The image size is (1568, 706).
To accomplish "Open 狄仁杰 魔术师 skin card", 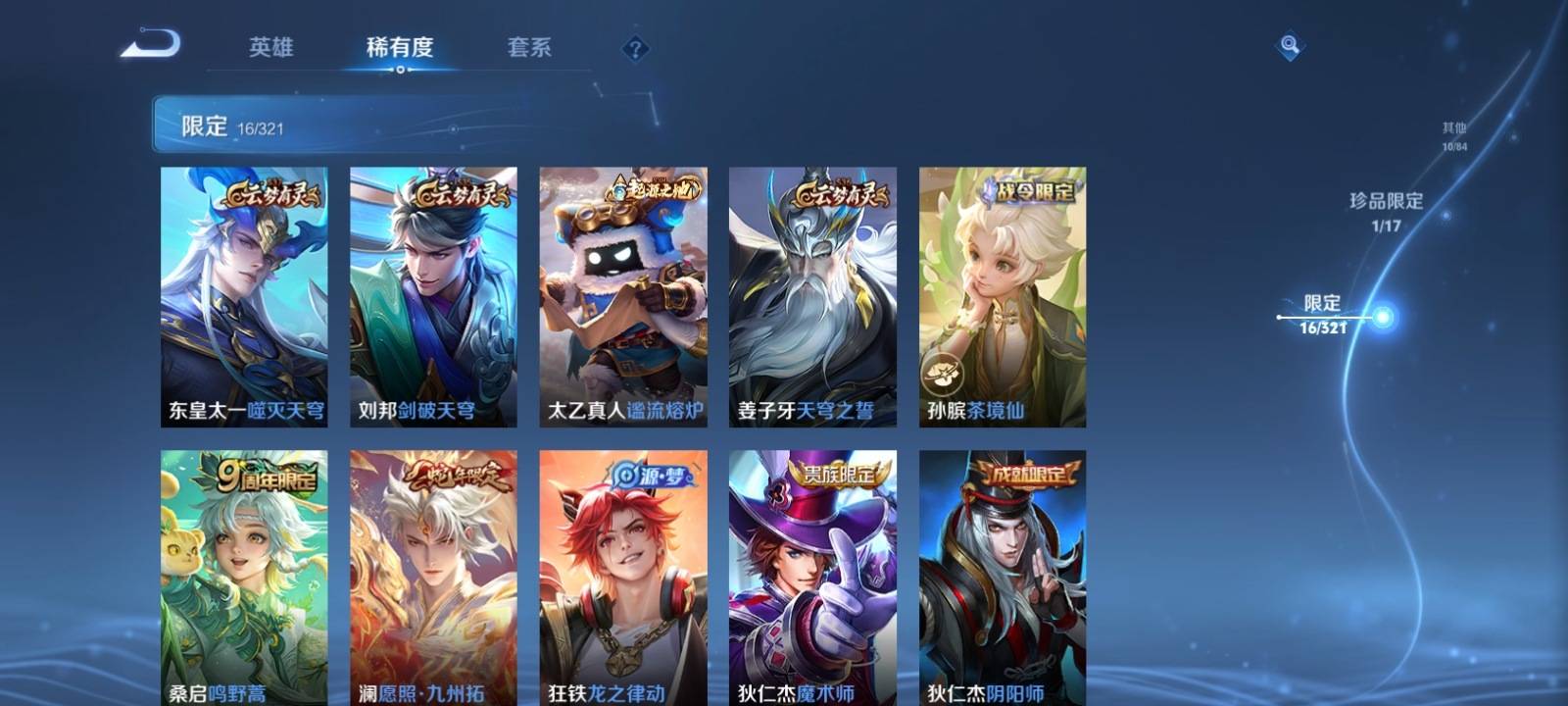I will coord(812,579).
